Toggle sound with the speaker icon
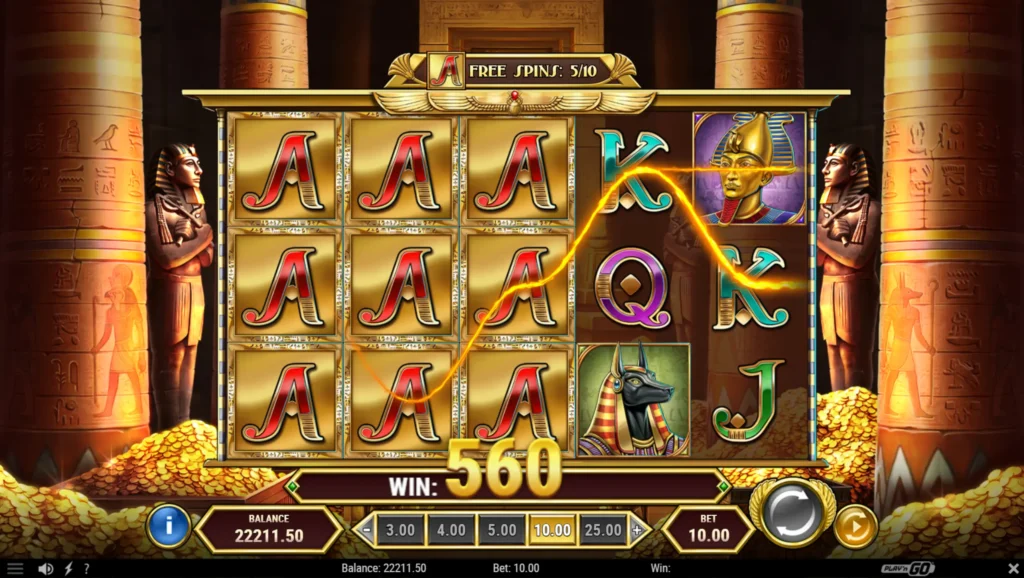Image resolution: width=1024 pixels, height=578 pixels. point(44,569)
